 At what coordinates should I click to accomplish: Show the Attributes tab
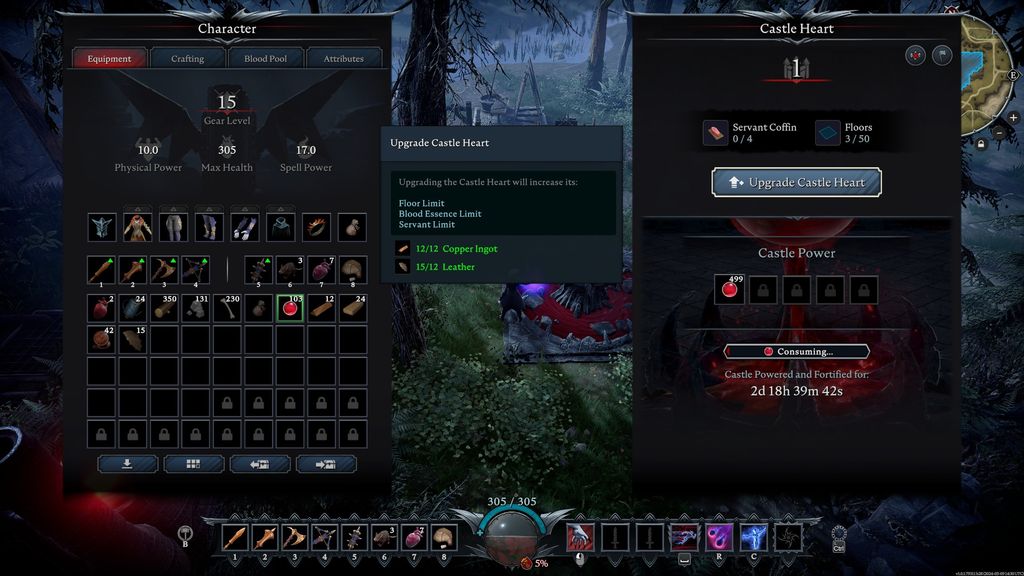(x=343, y=59)
